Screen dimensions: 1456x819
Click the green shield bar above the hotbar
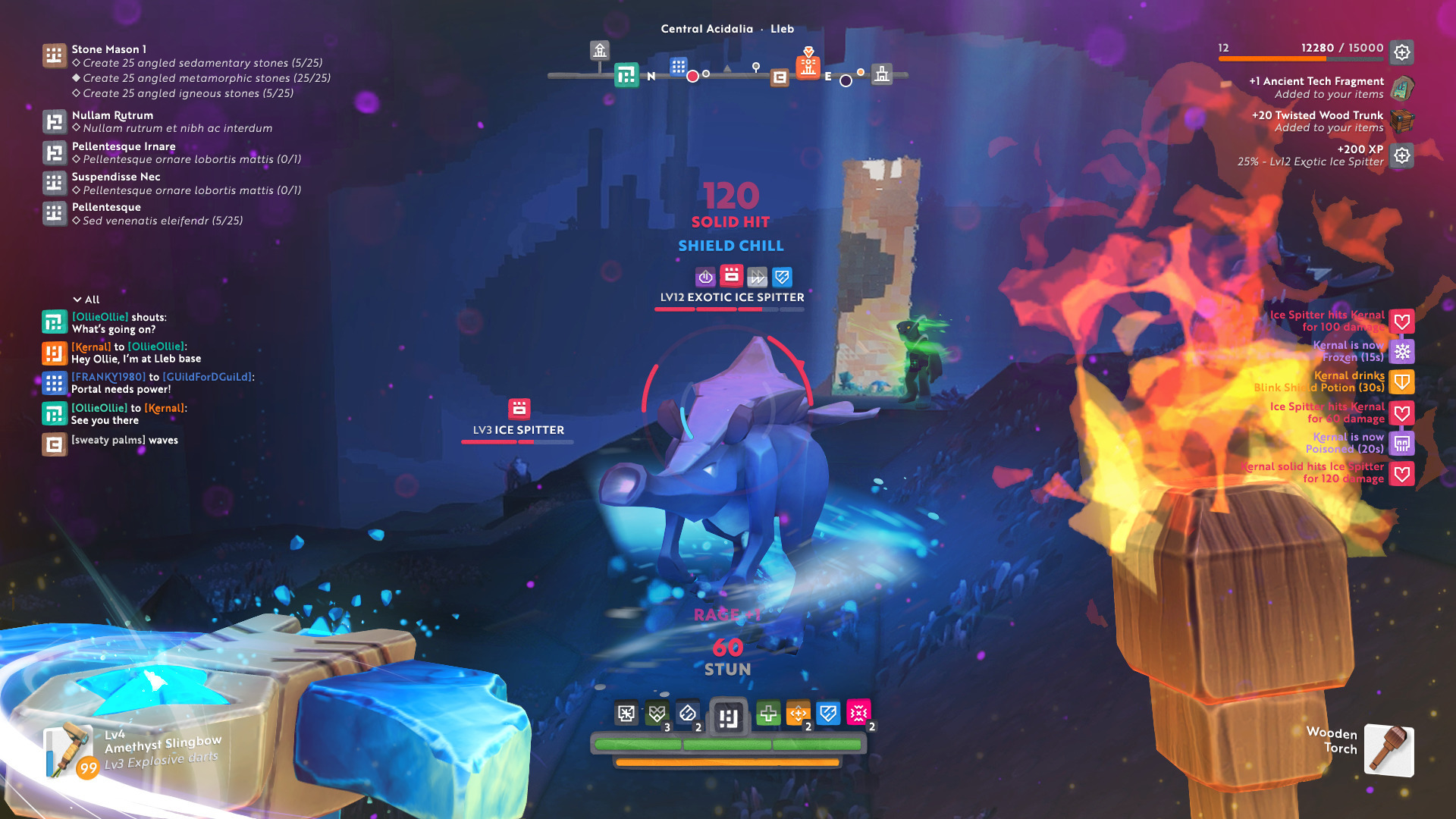click(x=727, y=744)
